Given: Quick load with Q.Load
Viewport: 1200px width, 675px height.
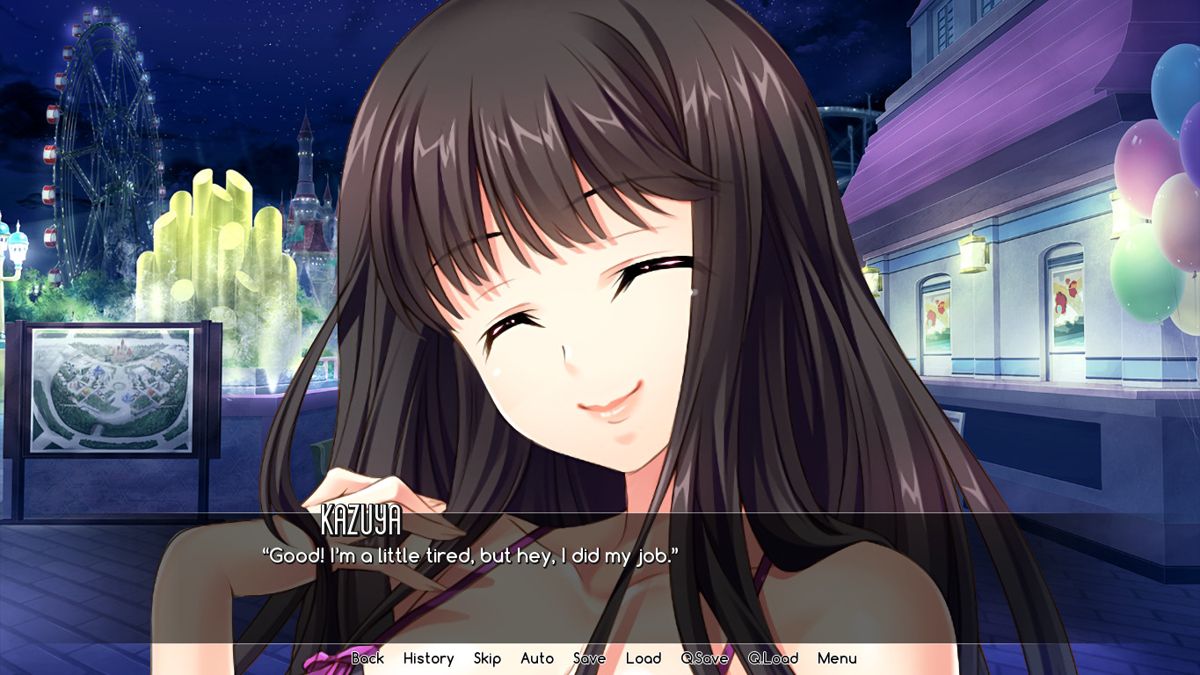Looking at the screenshot, I should pyautogui.click(x=772, y=658).
